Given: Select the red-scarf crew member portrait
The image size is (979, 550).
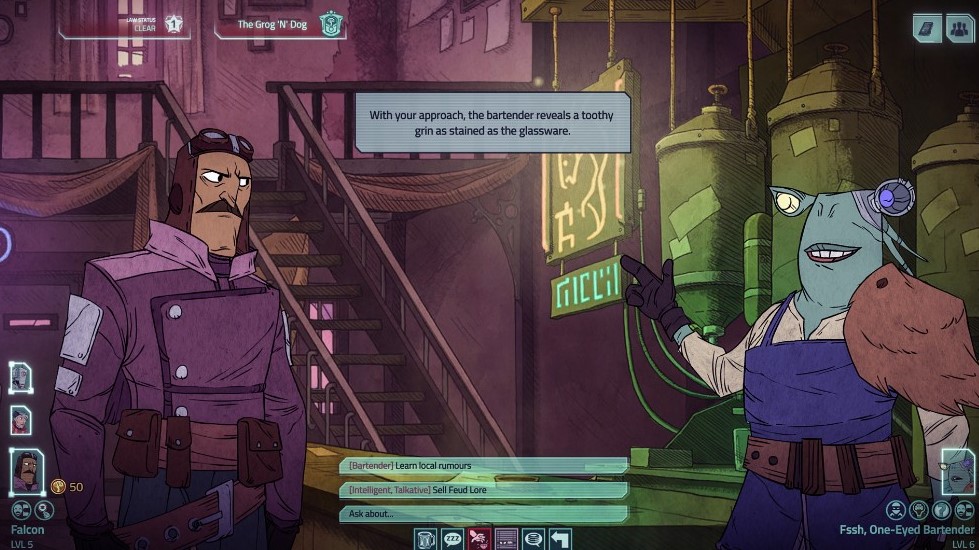Looking at the screenshot, I should [21, 420].
